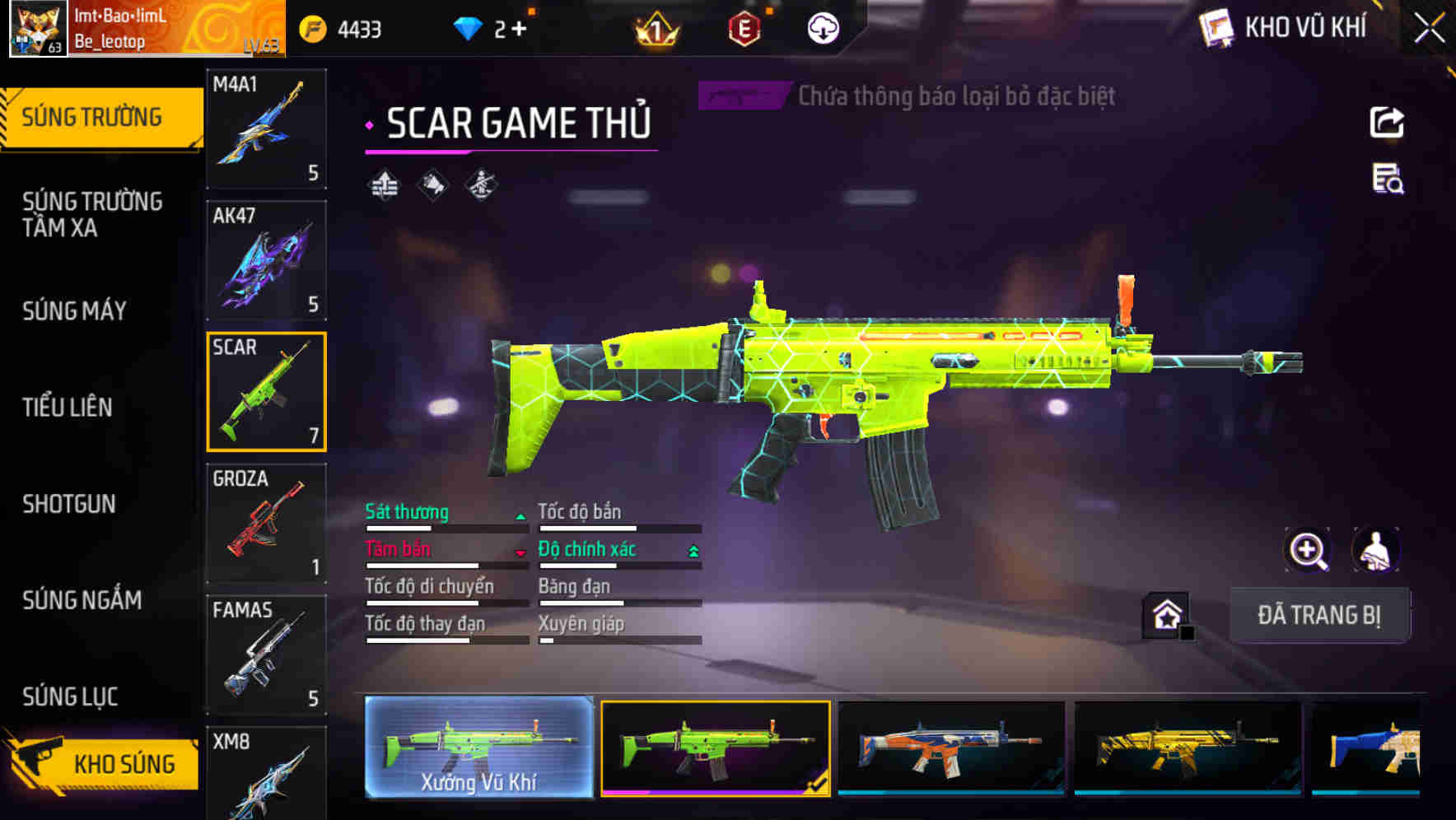Open the TIỂU LIÊN weapon category
The height and width of the screenshot is (820, 1456).
point(68,407)
